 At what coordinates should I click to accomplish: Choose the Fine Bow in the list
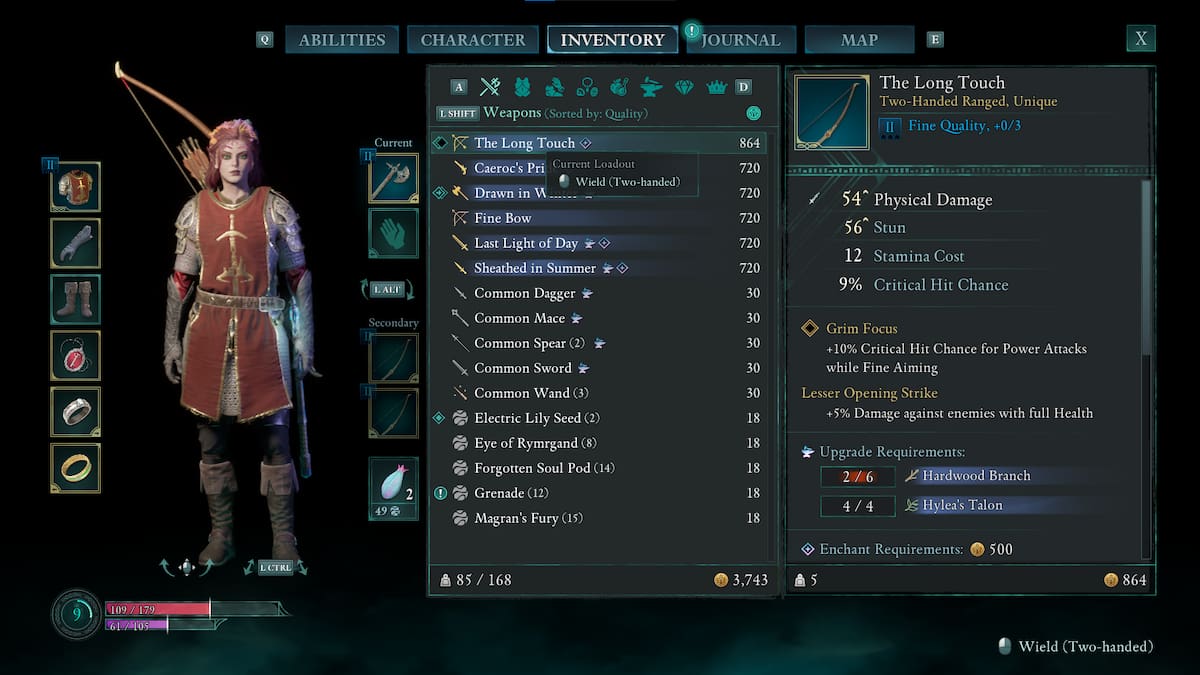pos(503,218)
